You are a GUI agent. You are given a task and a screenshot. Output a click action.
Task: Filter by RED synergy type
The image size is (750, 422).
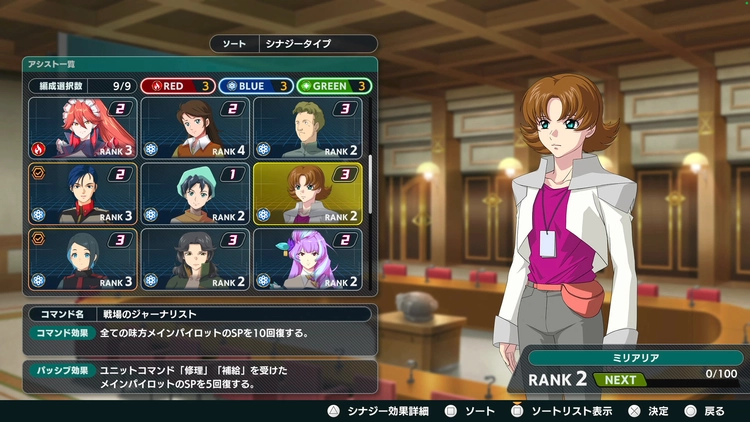pyautogui.click(x=176, y=86)
